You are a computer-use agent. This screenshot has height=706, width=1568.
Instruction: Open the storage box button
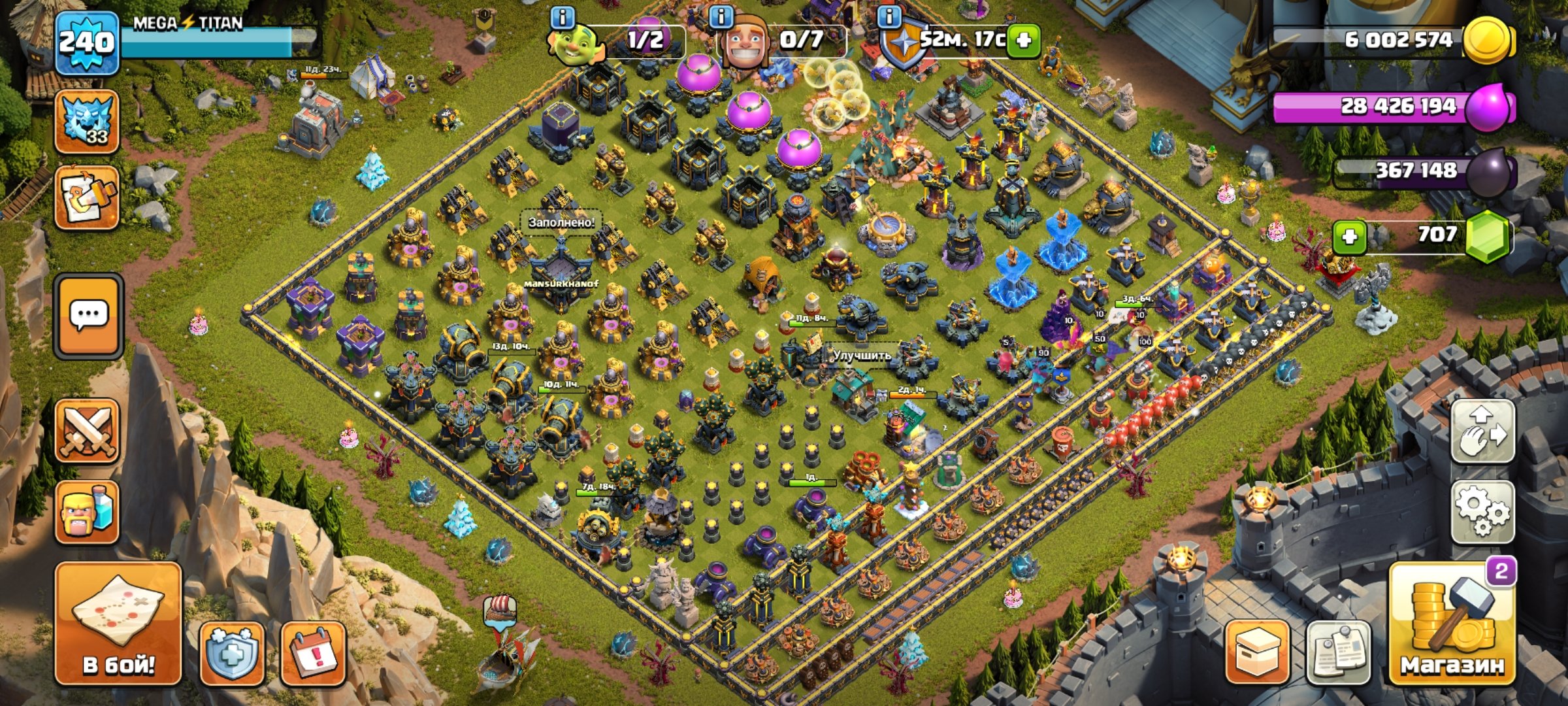[x=1257, y=652]
